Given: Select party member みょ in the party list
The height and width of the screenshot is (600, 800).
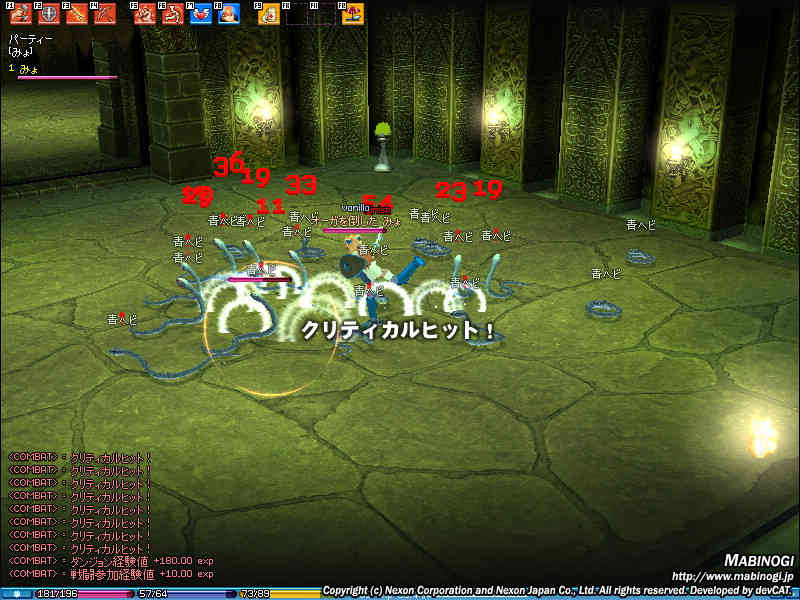Looking at the screenshot, I should (28, 68).
